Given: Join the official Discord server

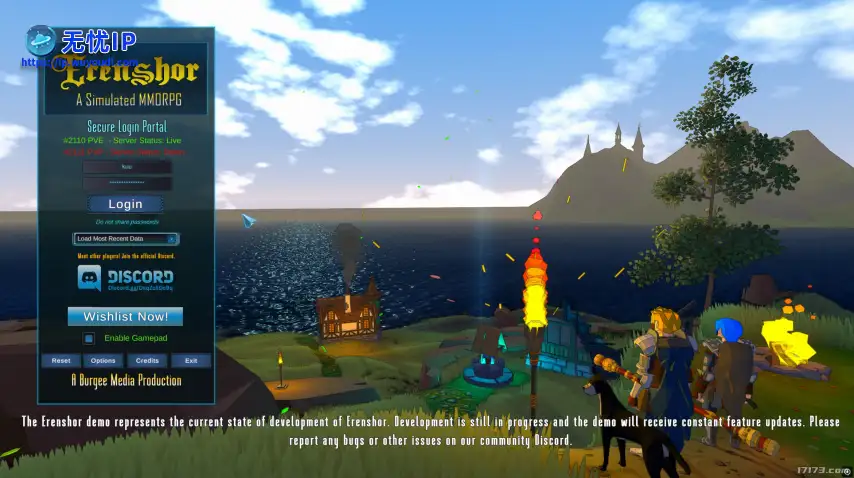Looking at the screenshot, I should pyautogui.click(x=125, y=278).
